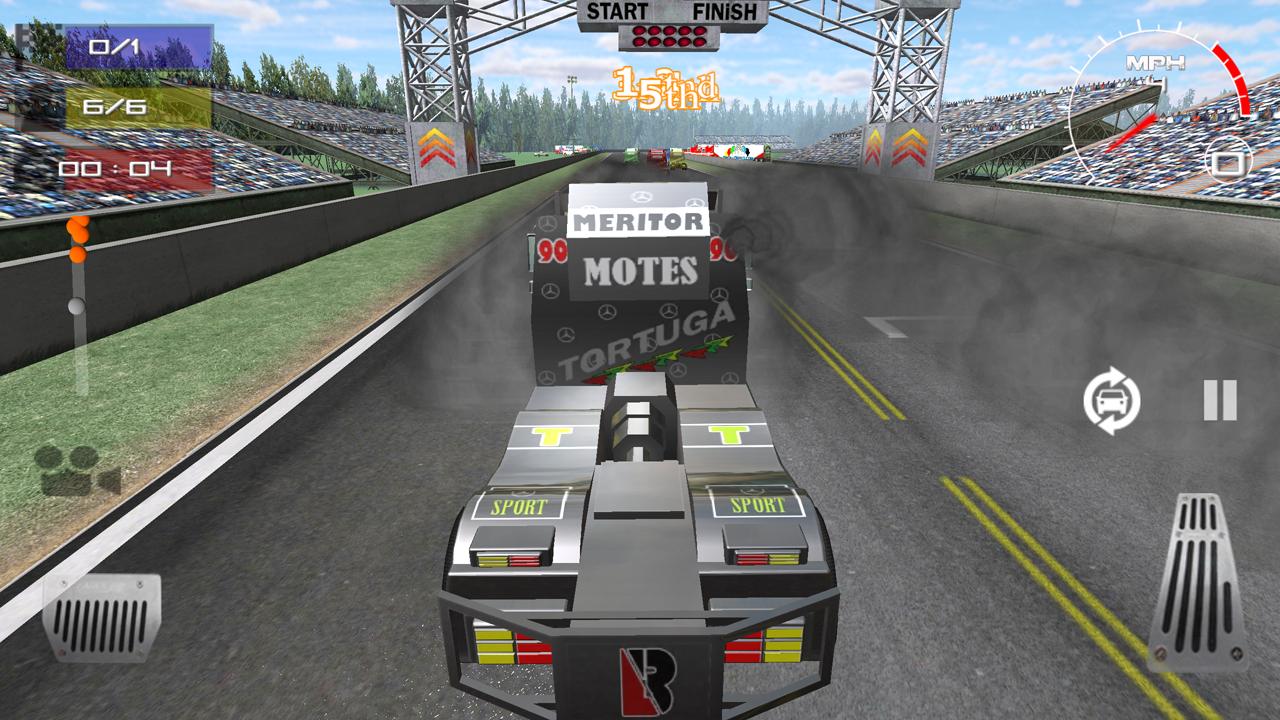Adjust the gear lever with orange markers

pyautogui.click(x=74, y=280)
